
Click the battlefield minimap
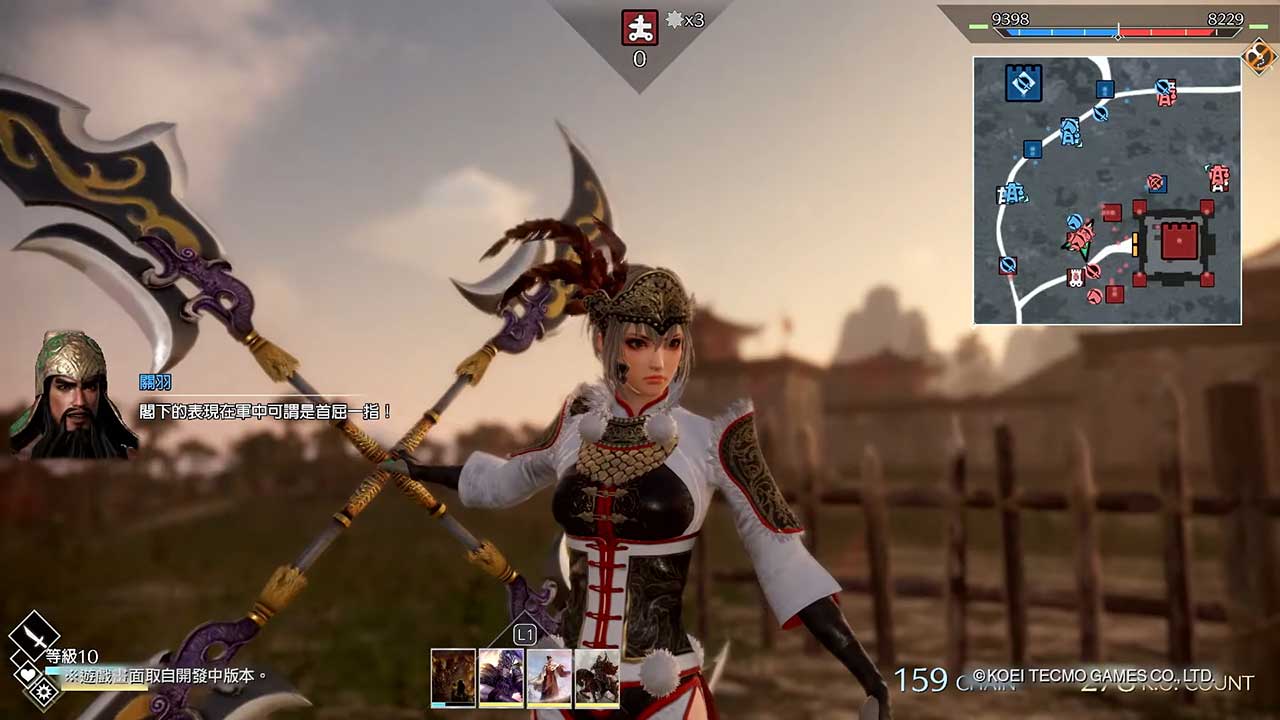click(x=1107, y=190)
